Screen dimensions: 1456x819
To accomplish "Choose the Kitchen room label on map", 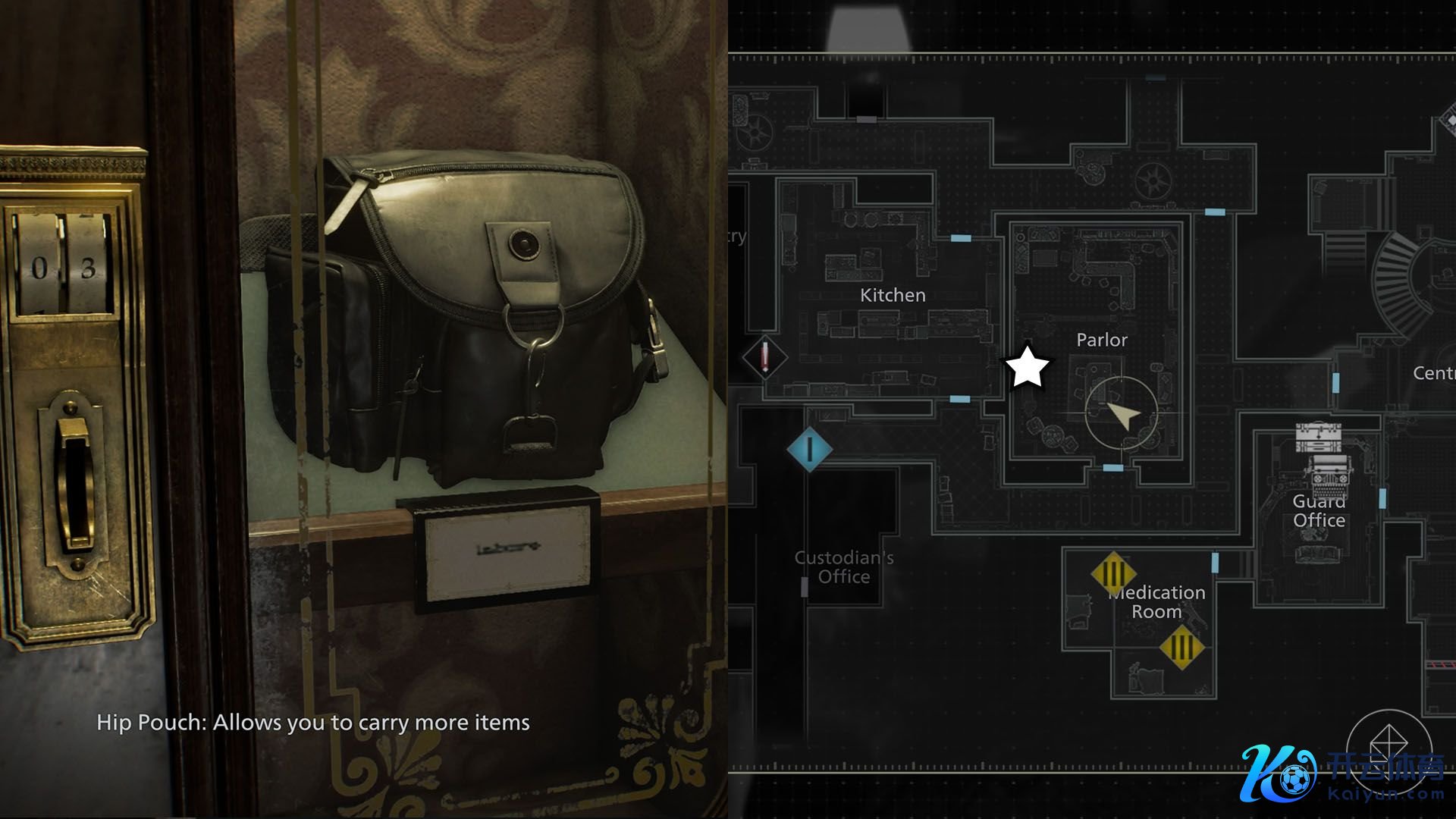I will 893,295.
